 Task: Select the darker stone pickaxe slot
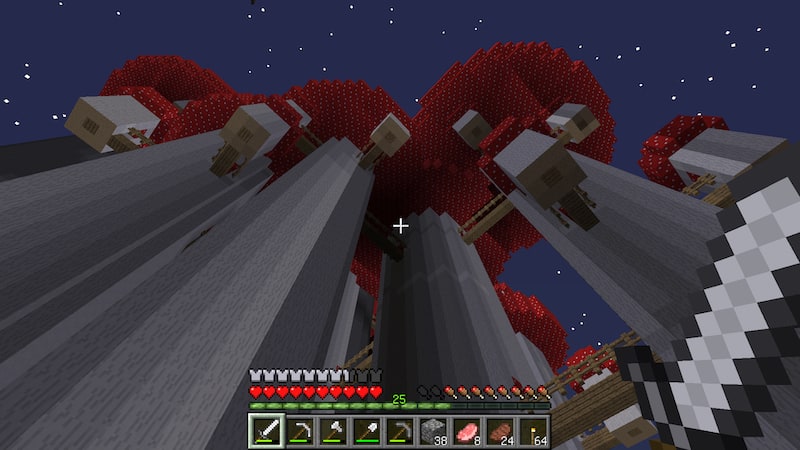399,431
